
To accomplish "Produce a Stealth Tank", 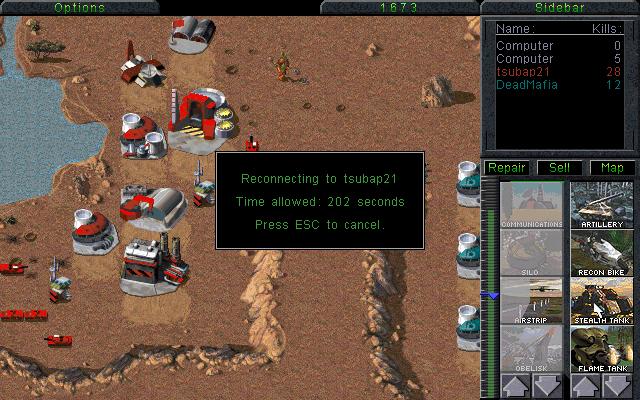I will pyautogui.click(x=602, y=300).
